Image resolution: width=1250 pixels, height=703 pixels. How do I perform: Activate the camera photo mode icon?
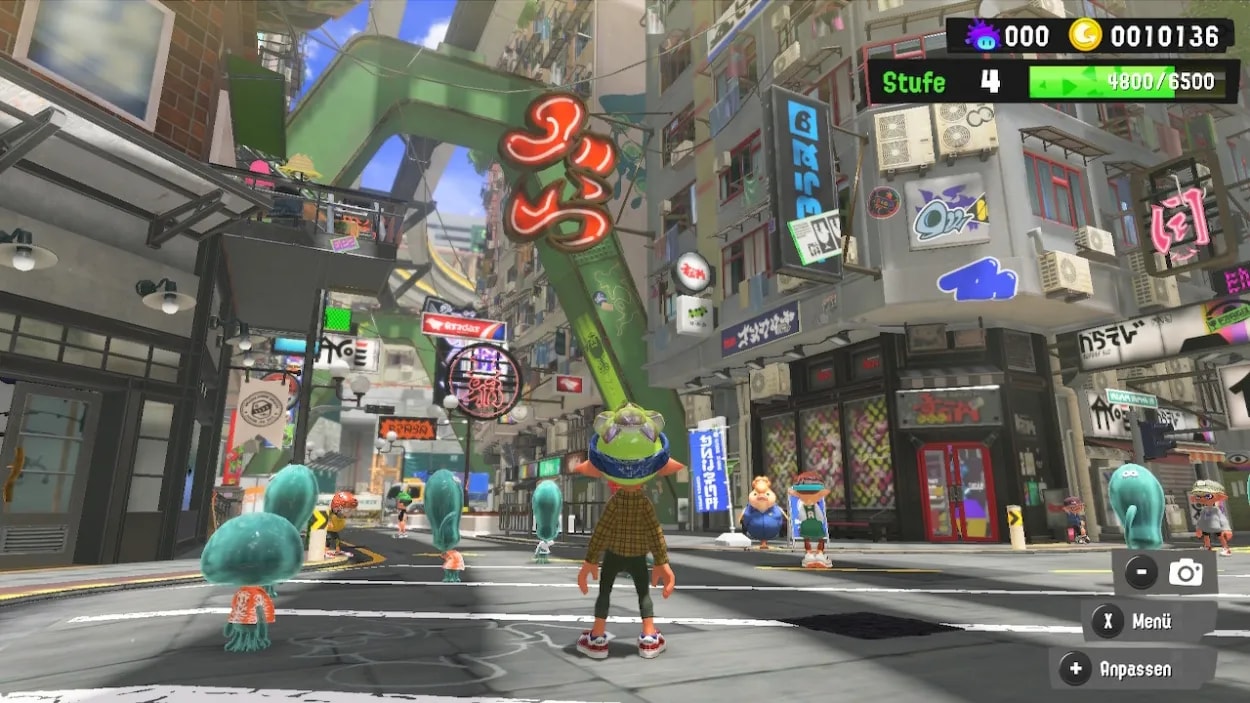point(1186,573)
